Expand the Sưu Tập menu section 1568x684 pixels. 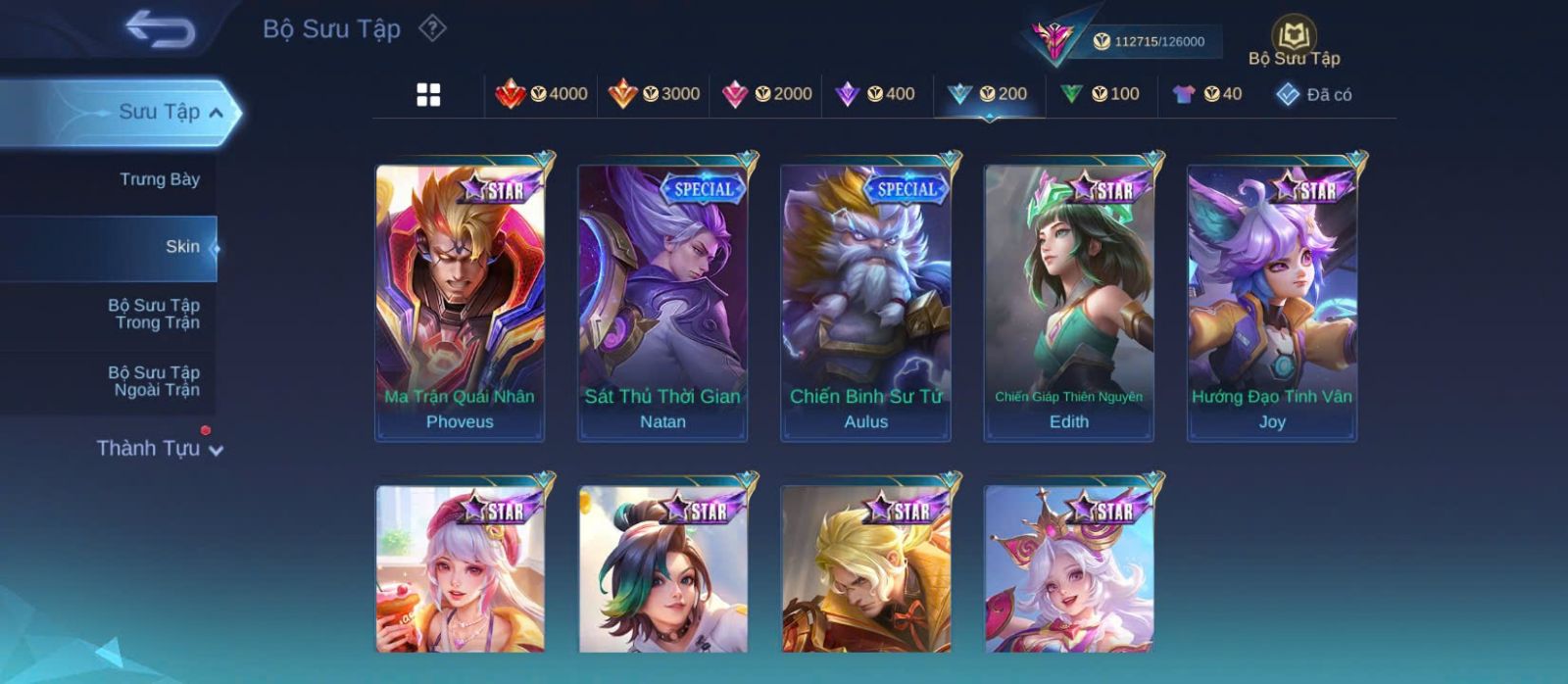(171, 112)
